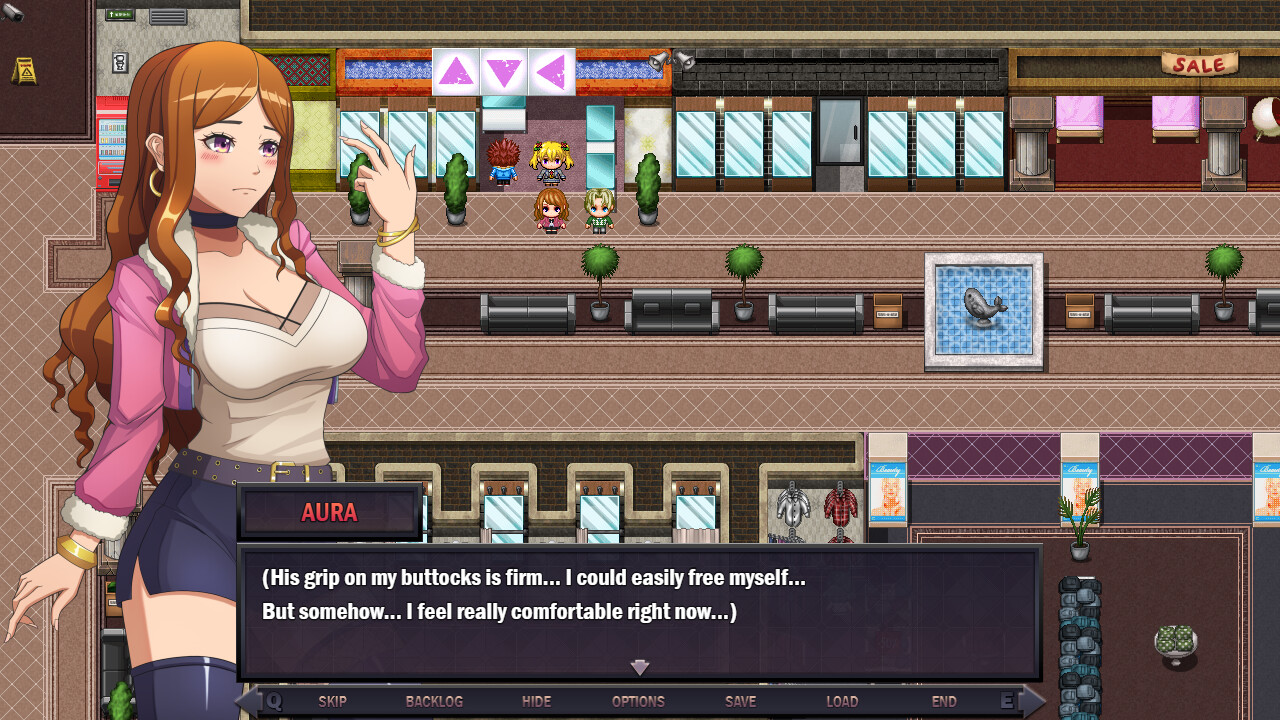The image size is (1280, 720).
Task: Click LOAD to restore a saved game
Action: pos(842,701)
